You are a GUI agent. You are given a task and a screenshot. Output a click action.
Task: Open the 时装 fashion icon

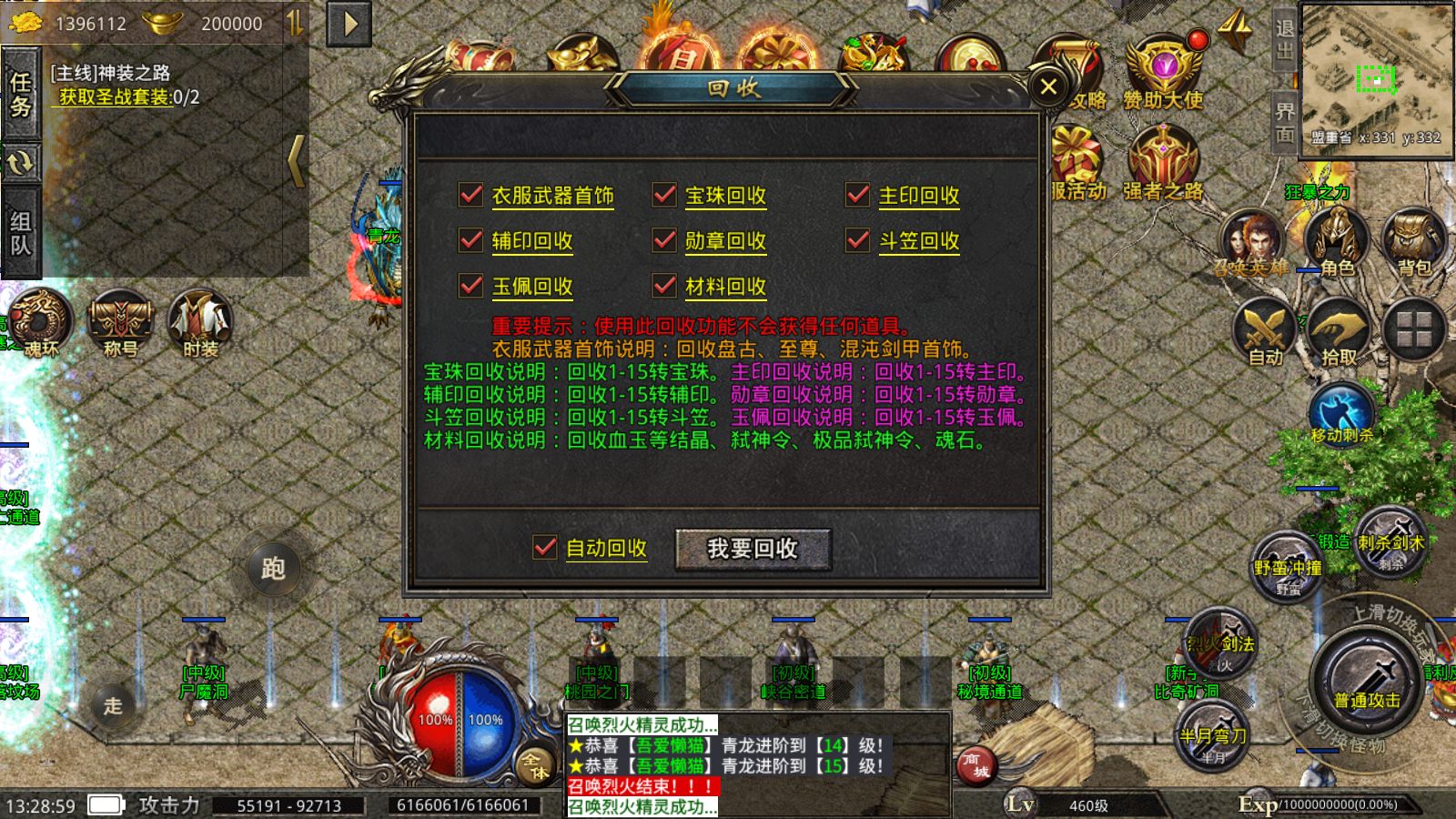coord(194,318)
